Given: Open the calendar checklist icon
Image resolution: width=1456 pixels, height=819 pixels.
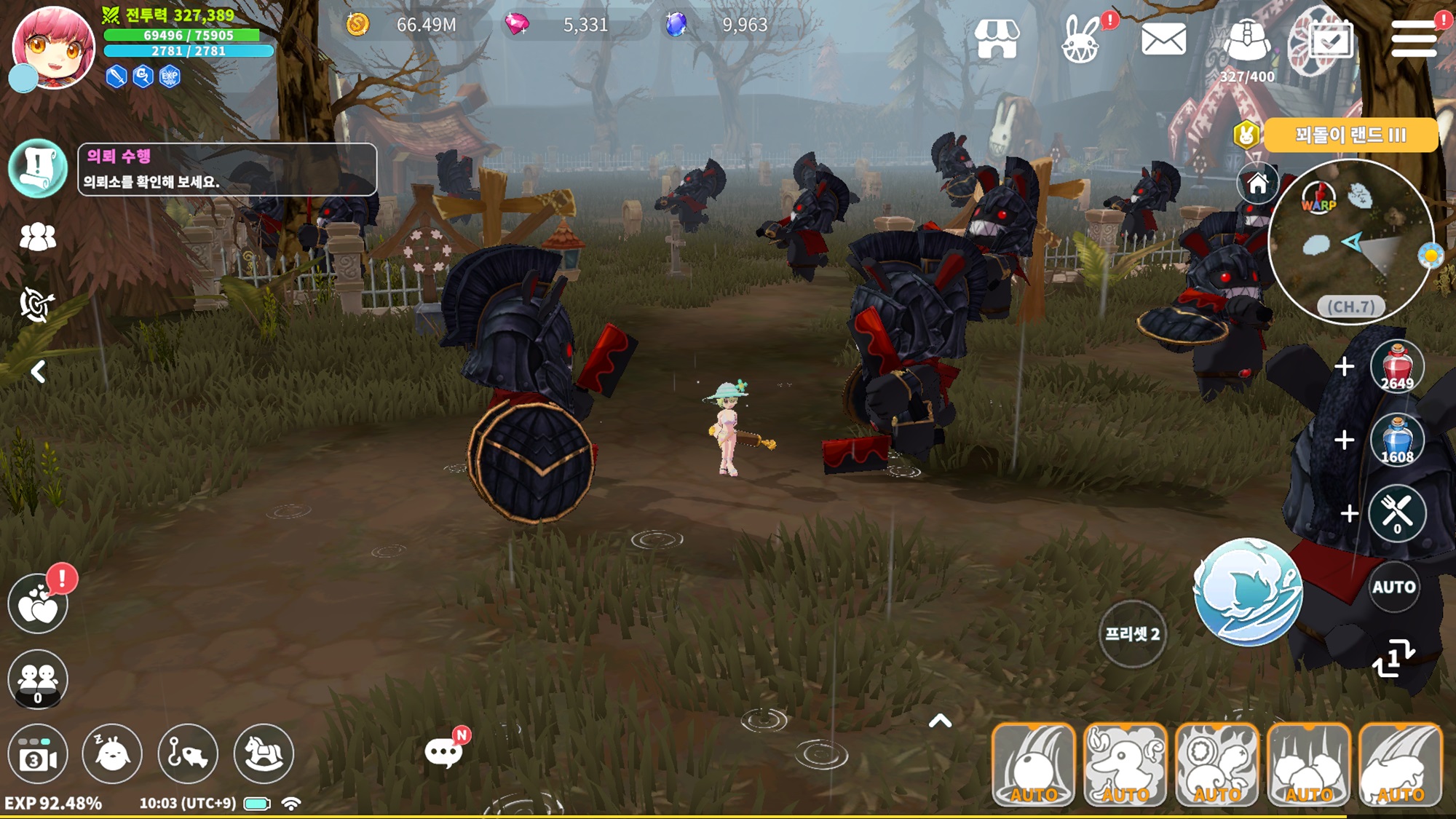Looking at the screenshot, I should 1331,40.
